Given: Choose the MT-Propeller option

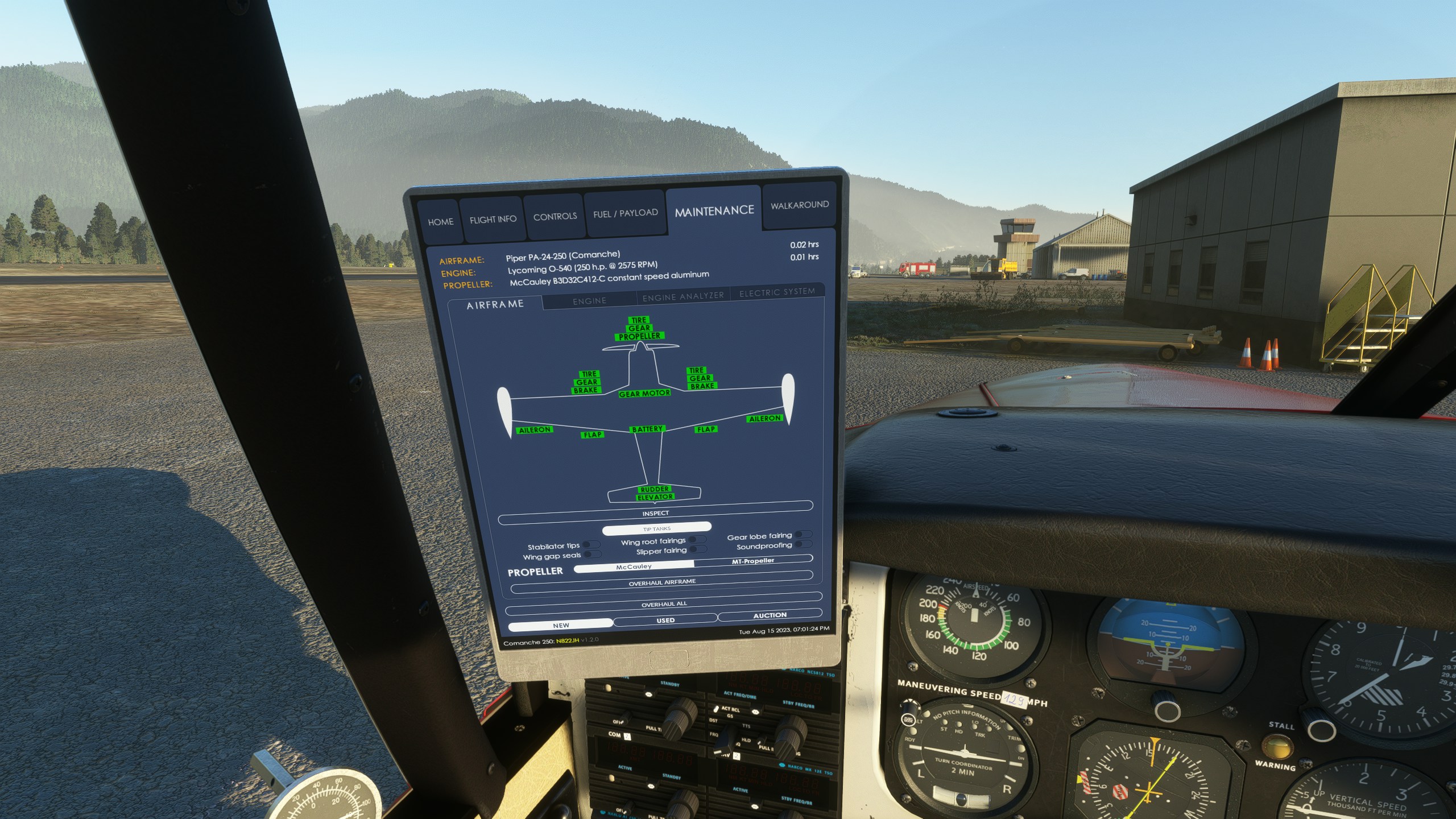Looking at the screenshot, I should tap(752, 561).
